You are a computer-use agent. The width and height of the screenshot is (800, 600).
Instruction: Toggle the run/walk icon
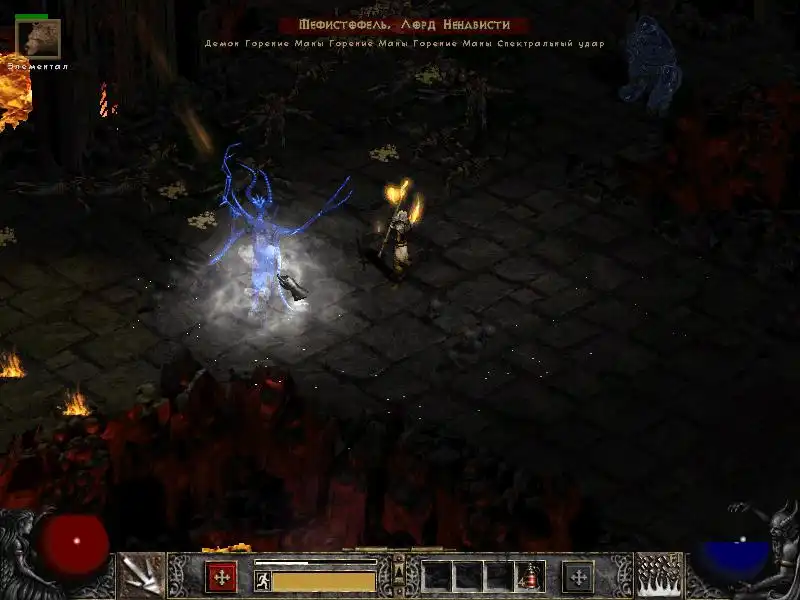pyautogui.click(x=263, y=581)
